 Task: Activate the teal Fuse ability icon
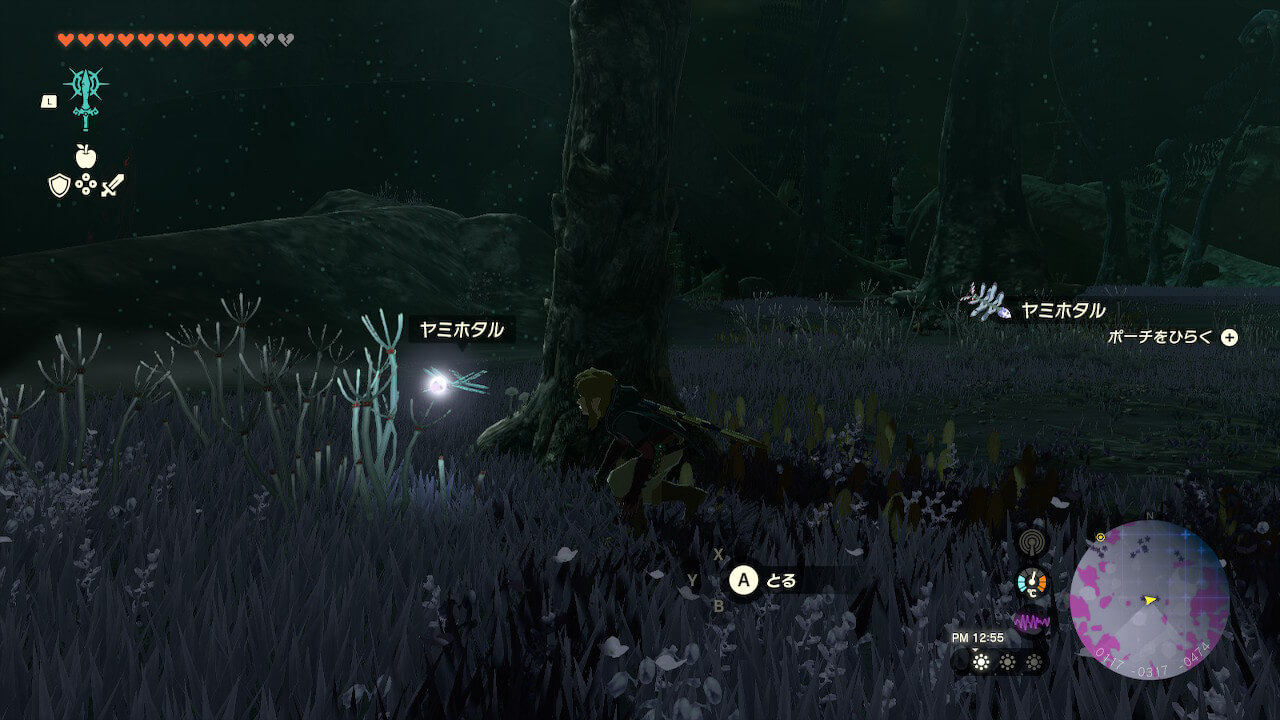[x=86, y=97]
